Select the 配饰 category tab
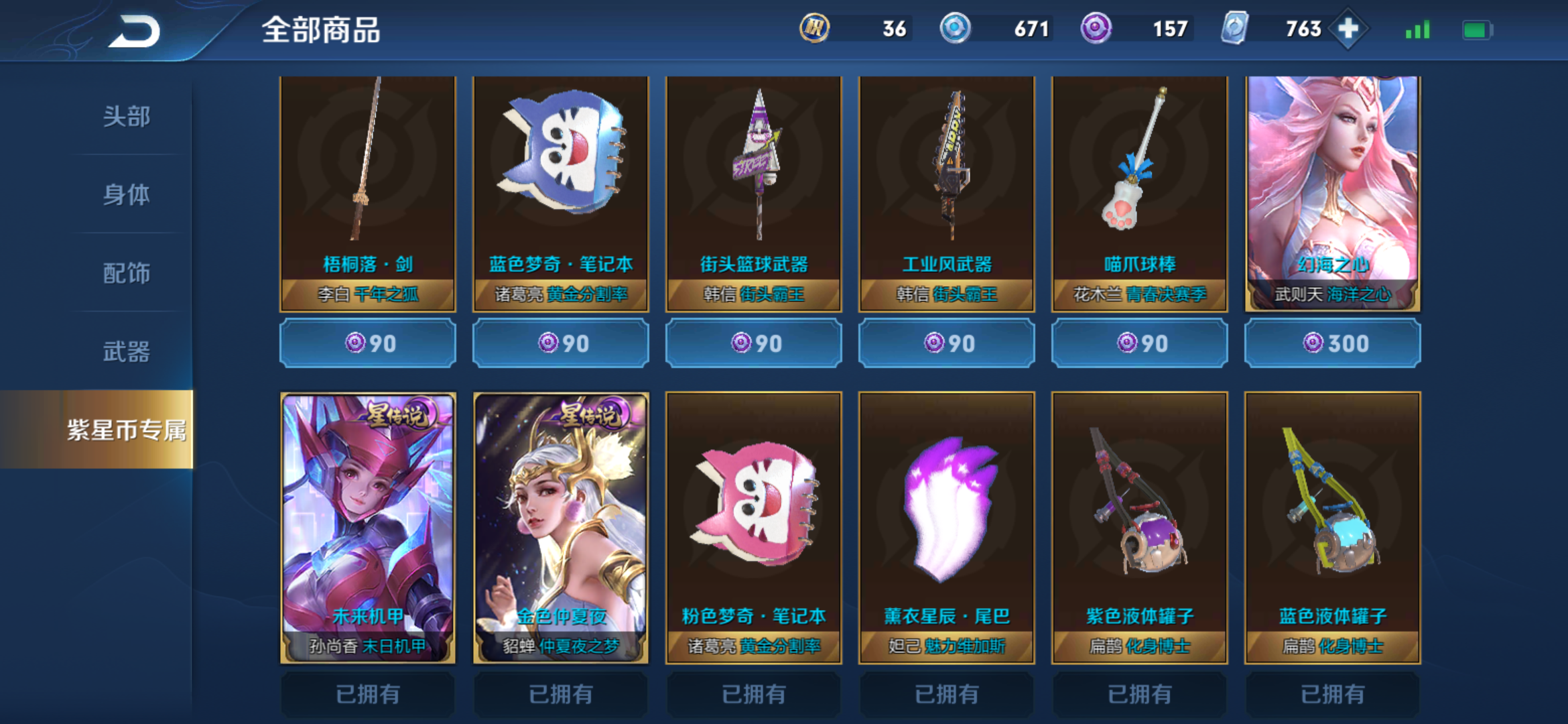Image resolution: width=1568 pixels, height=724 pixels. (x=126, y=273)
